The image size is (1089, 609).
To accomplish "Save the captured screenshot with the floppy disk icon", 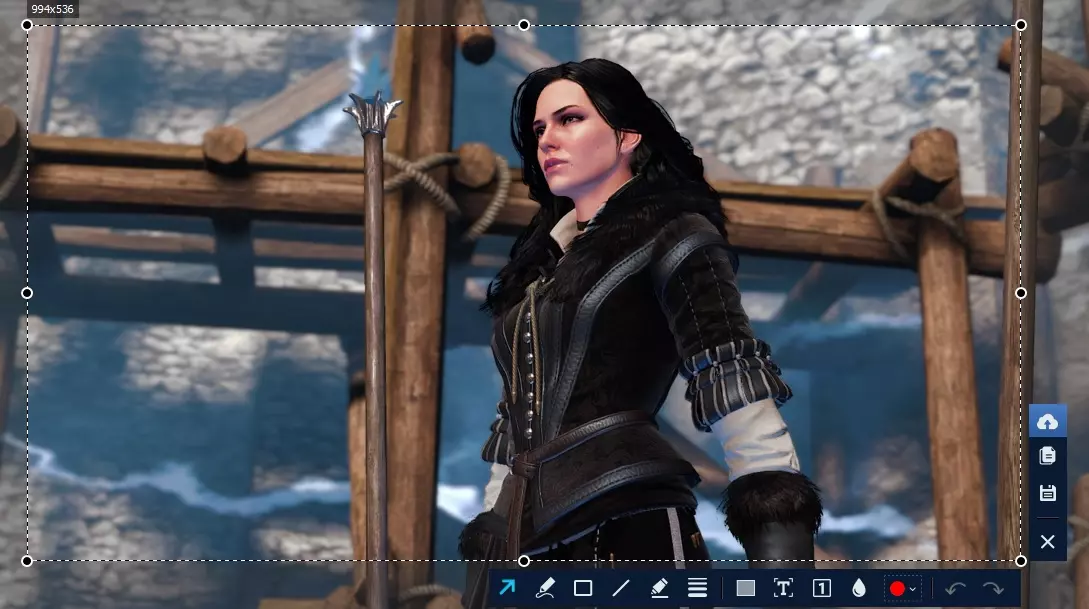I will [1047, 492].
